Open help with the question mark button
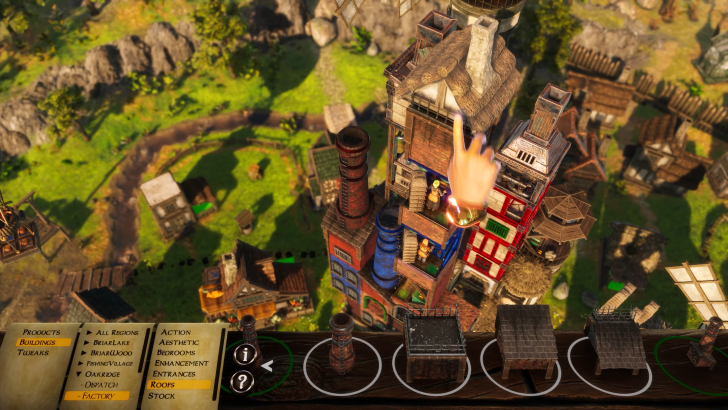The height and width of the screenshot is (410, 728). point(242,381)
